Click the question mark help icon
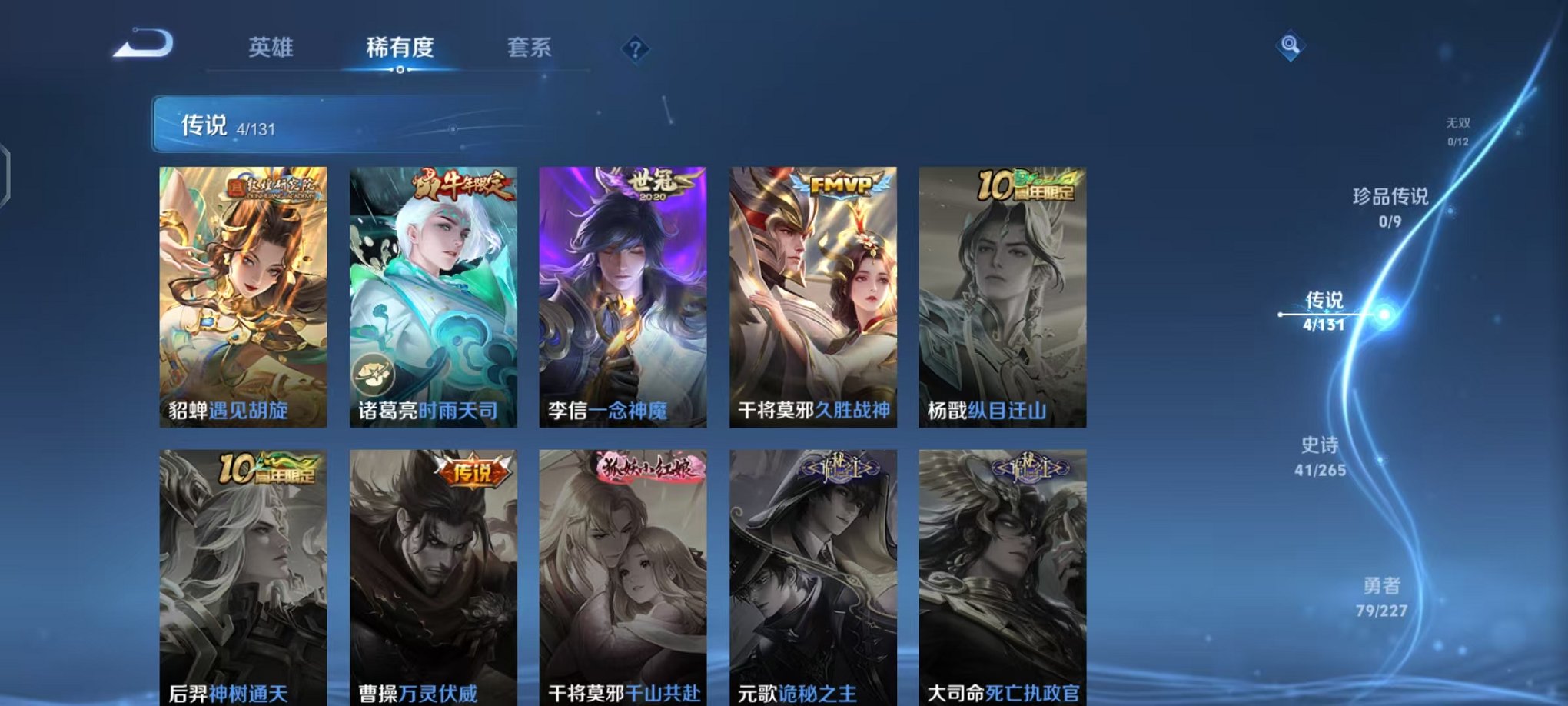 click(633, 50)
